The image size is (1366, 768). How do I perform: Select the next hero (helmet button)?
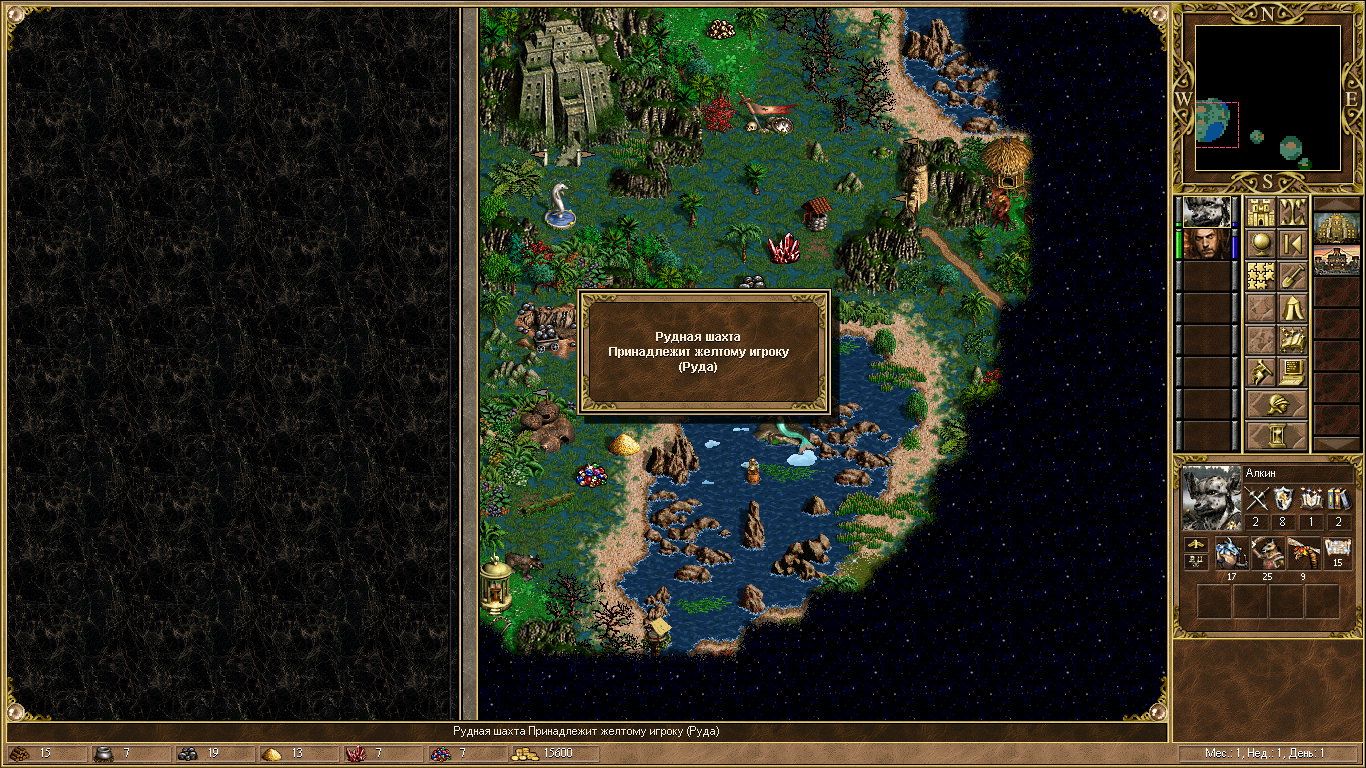(x=1276, y=405)
